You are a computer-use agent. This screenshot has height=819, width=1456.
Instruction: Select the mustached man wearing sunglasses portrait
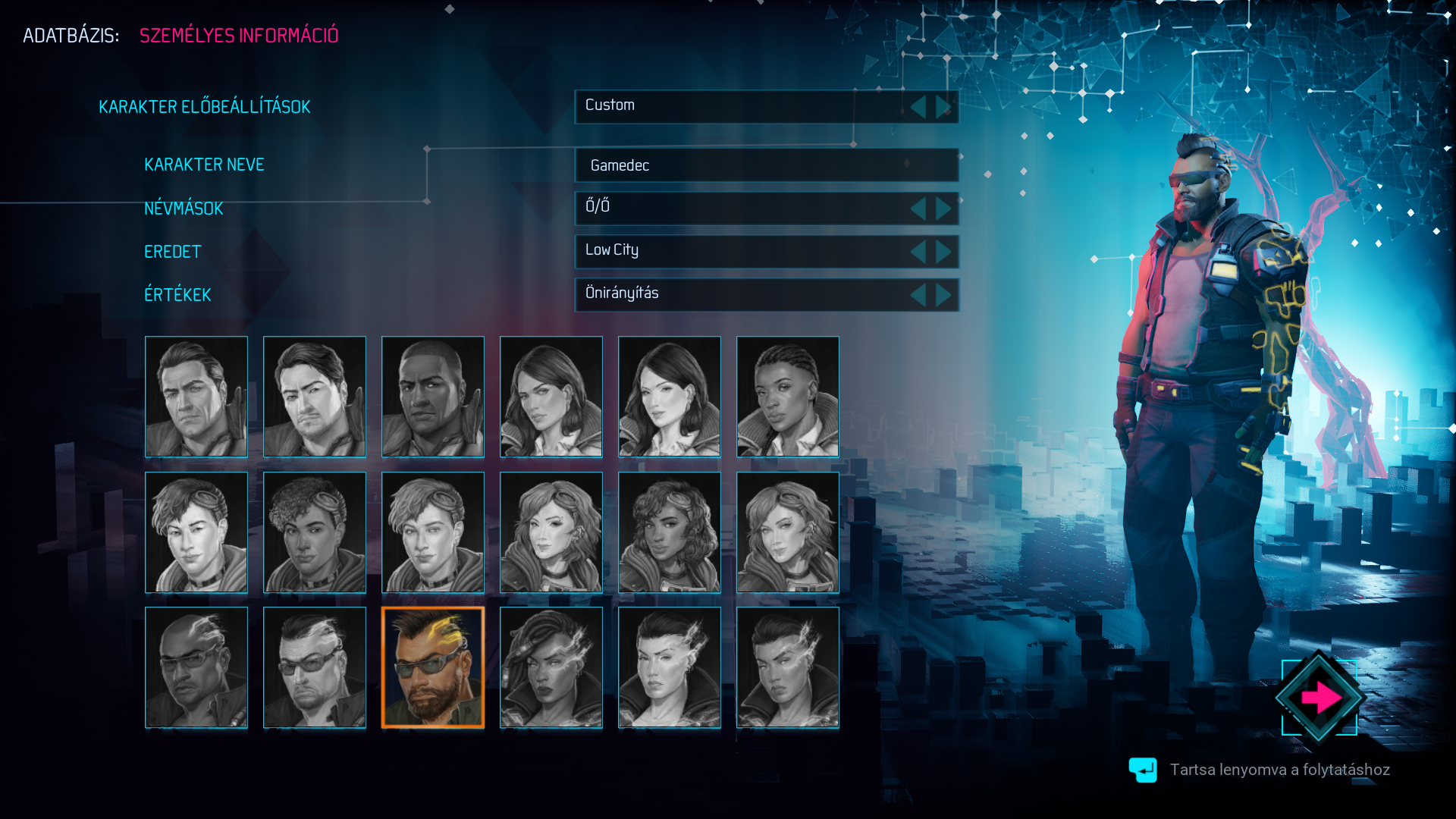click(315, 667)
